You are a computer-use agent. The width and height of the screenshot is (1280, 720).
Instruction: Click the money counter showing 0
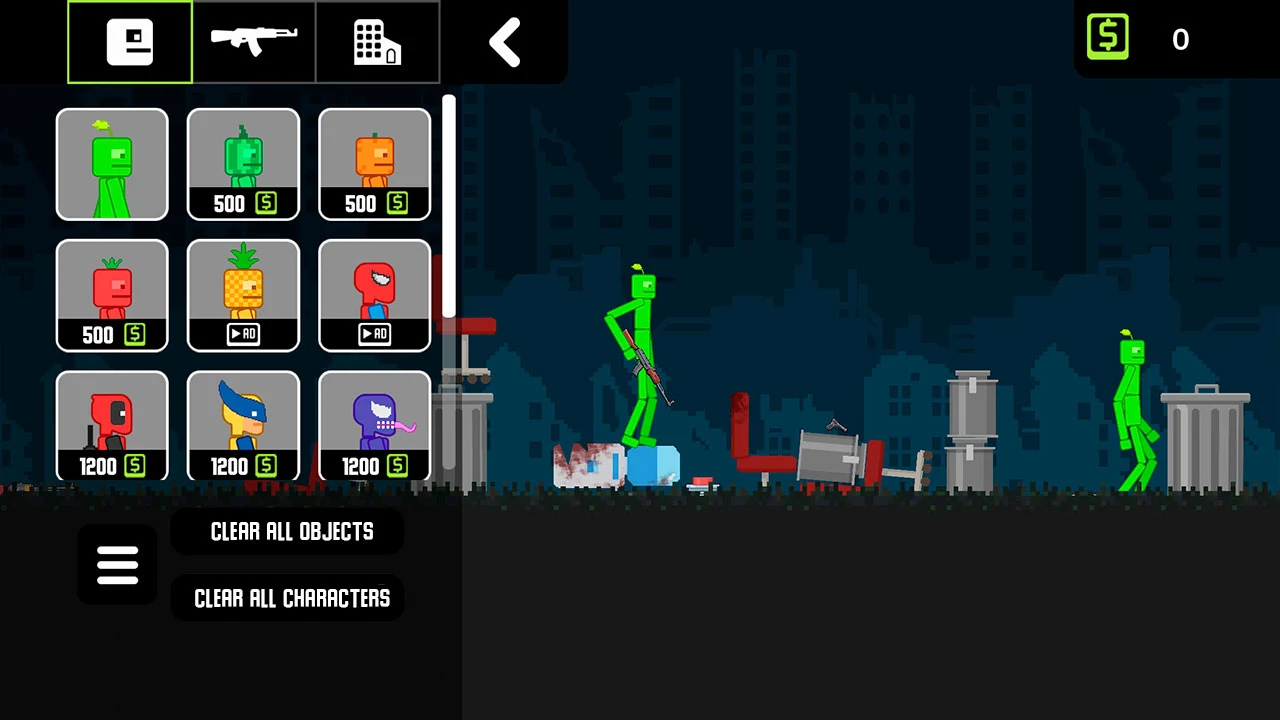(1180, 39)
